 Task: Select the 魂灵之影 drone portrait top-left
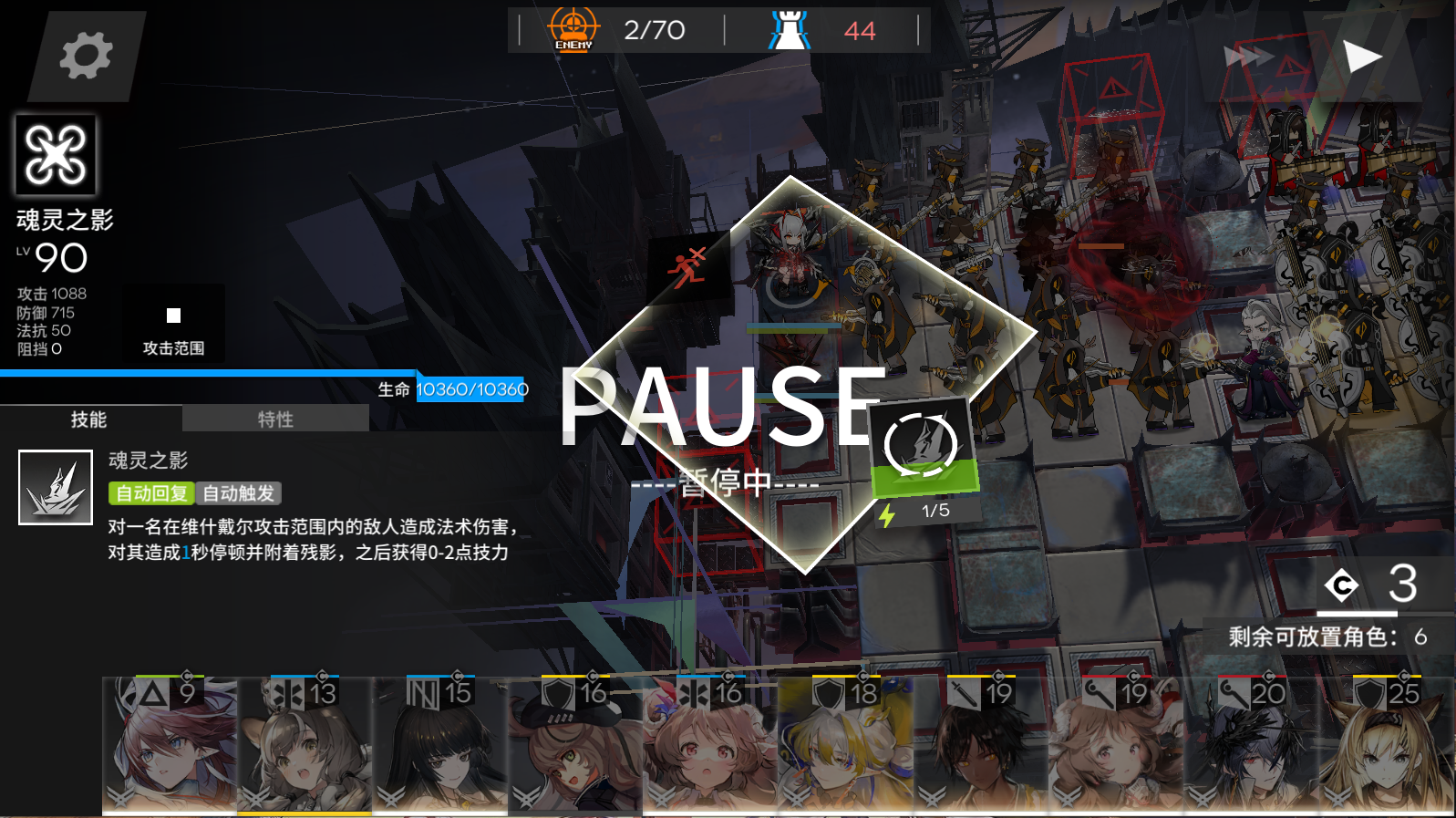[57, 155]
